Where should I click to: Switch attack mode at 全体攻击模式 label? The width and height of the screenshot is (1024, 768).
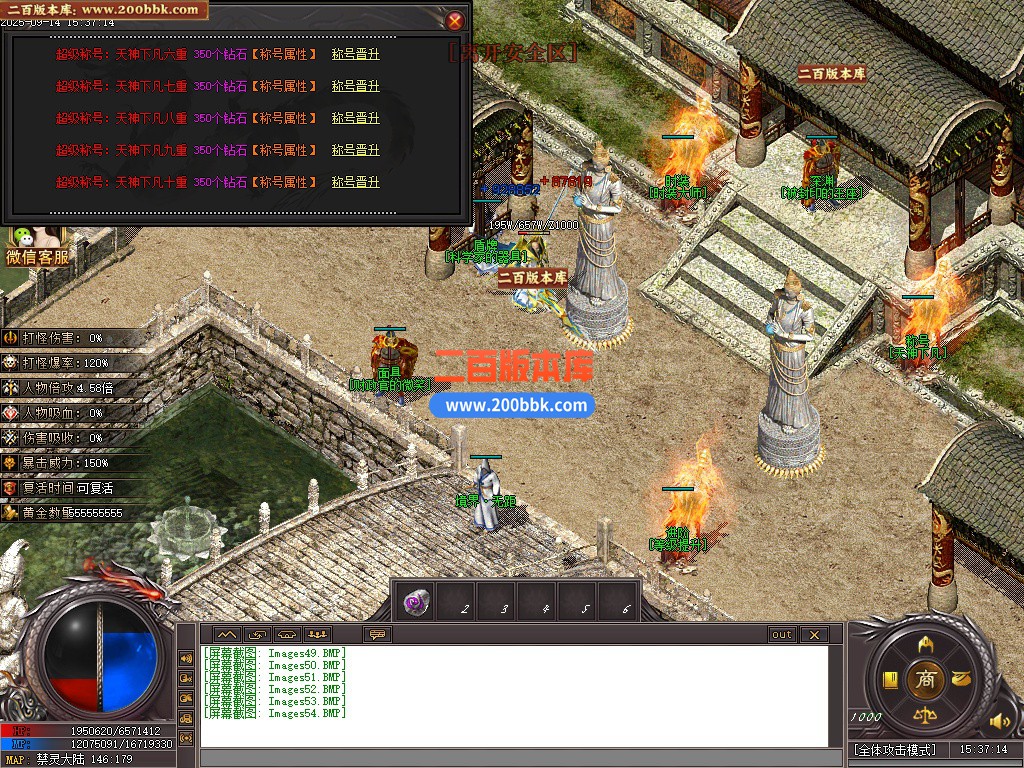895,749
